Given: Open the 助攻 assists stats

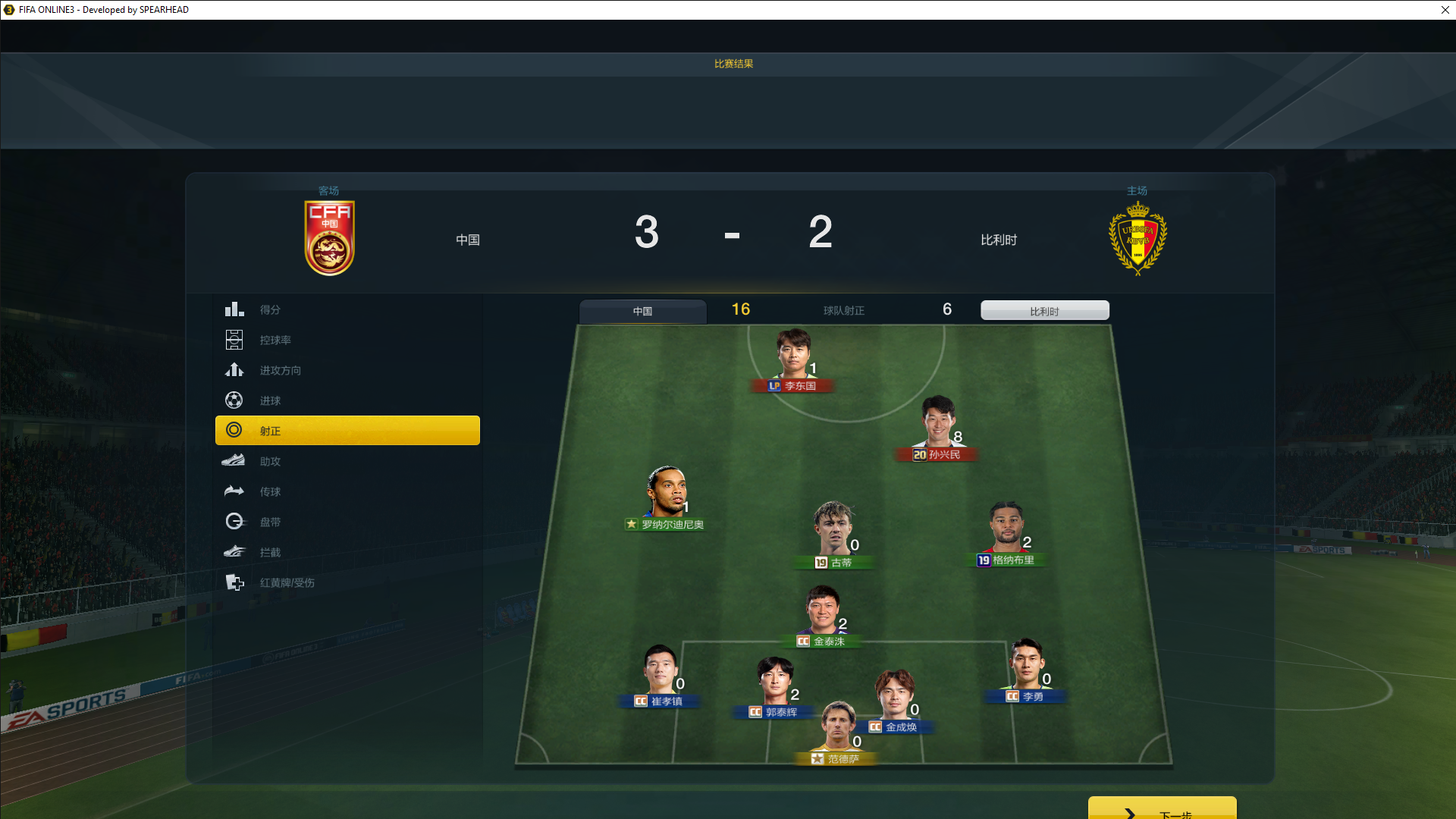Looking at the screenshot, I should tap(270, 461).
